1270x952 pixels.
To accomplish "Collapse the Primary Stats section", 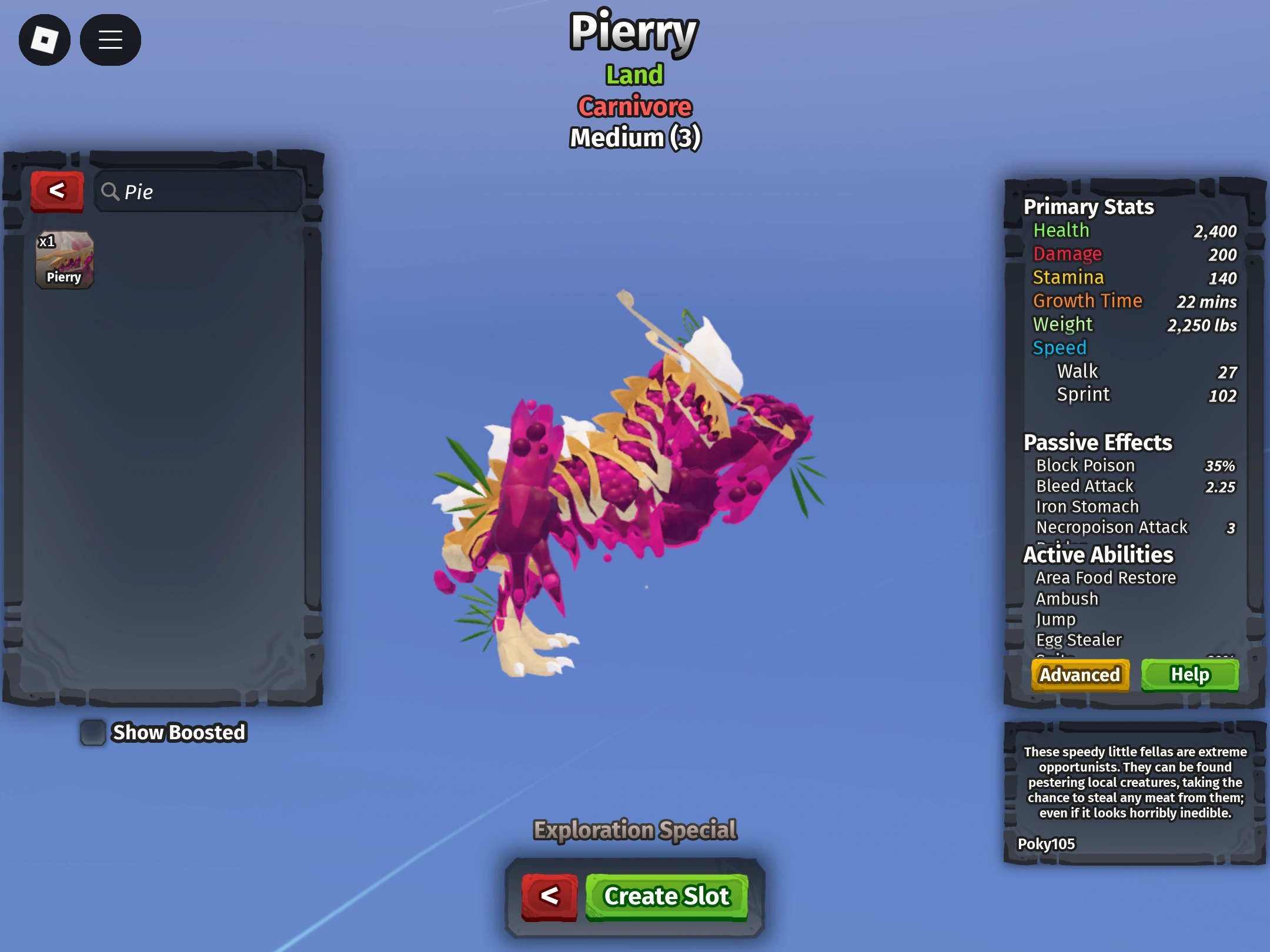I will click(1088, 207).
